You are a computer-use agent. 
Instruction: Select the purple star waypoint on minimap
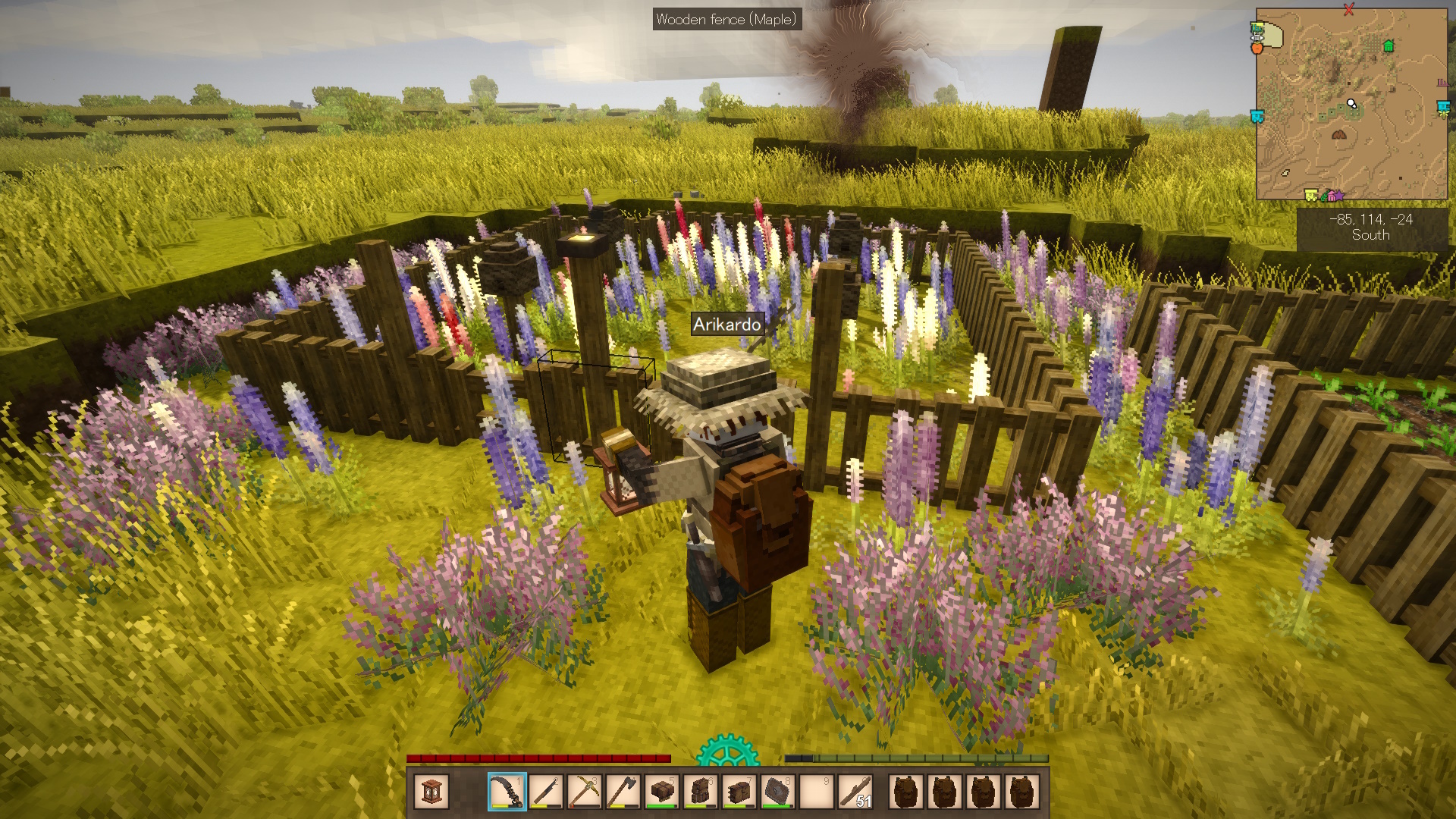tap(1338, 196)
